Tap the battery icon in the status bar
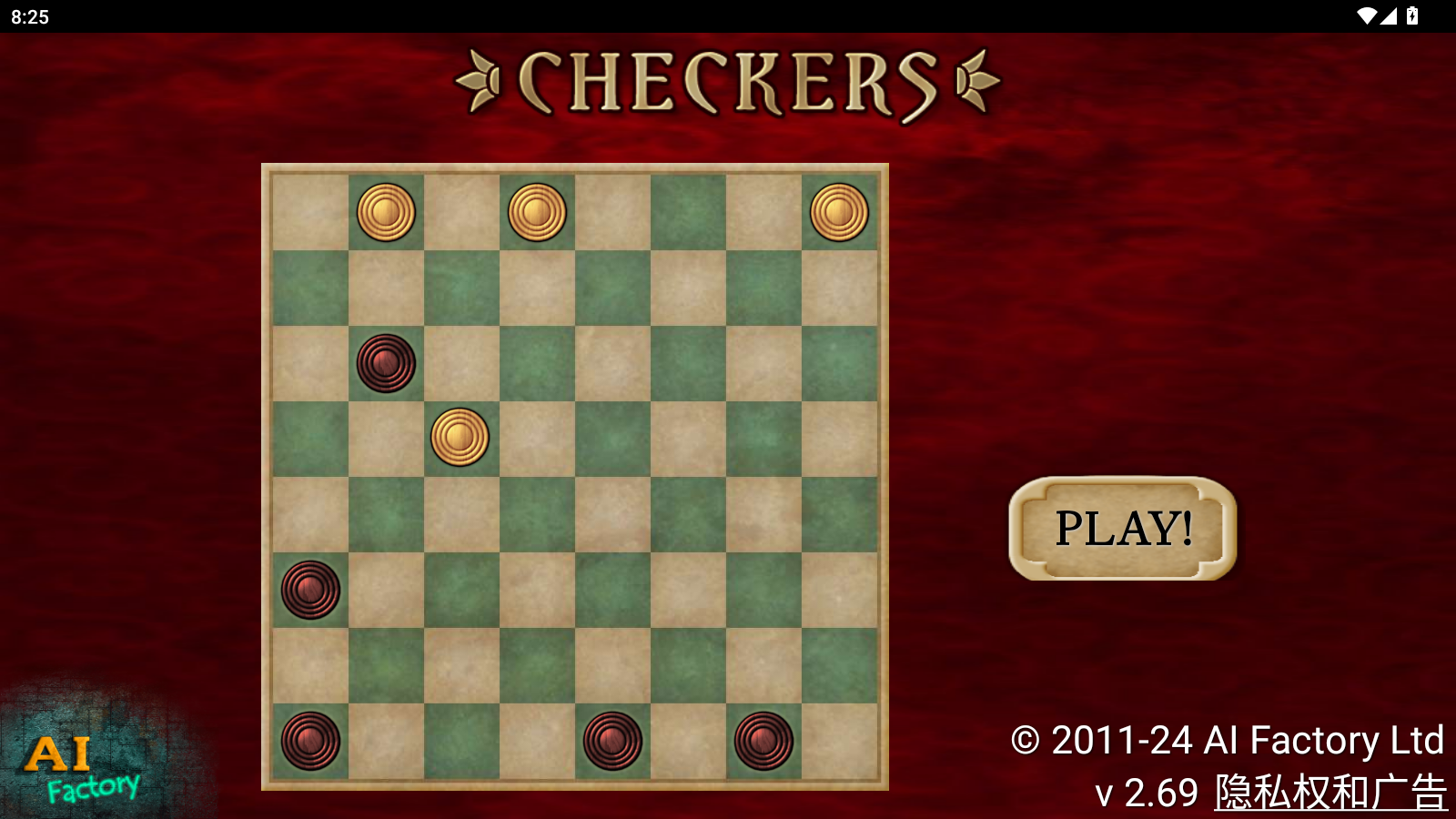1456x819 pixels. (x=1412, y=14)
